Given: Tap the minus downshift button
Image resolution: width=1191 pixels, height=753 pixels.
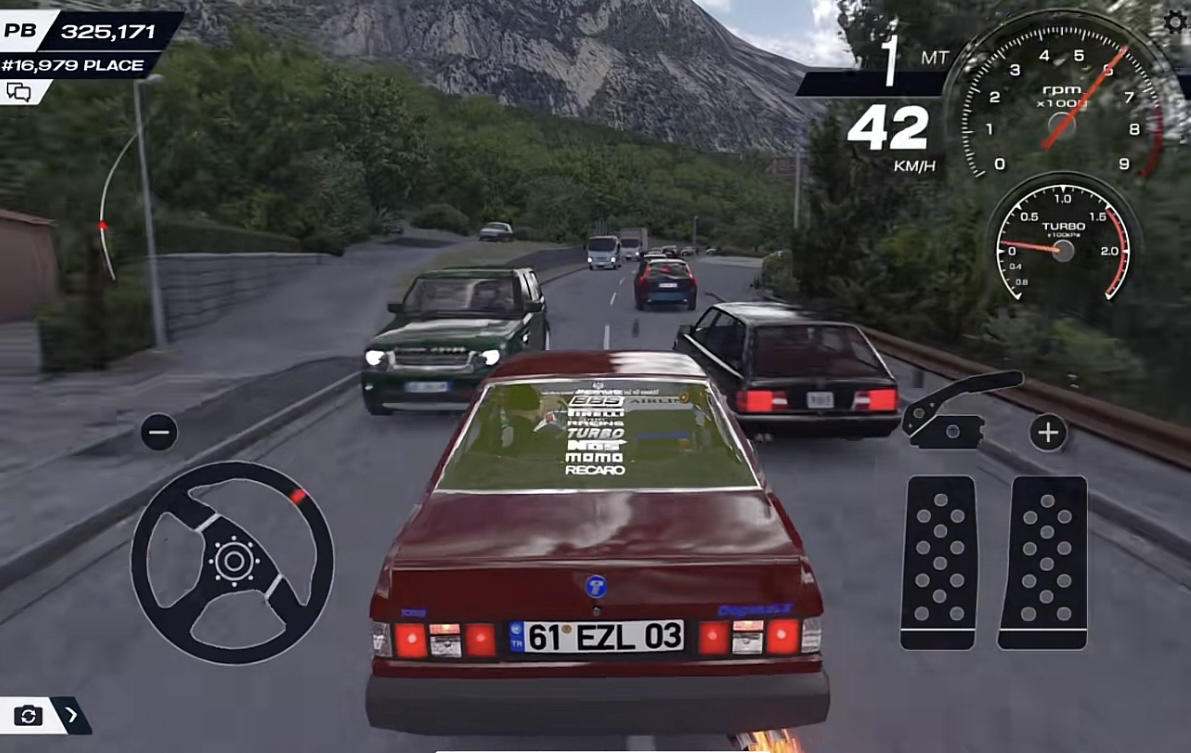Looking at the screenshot, I should [159, 432].
